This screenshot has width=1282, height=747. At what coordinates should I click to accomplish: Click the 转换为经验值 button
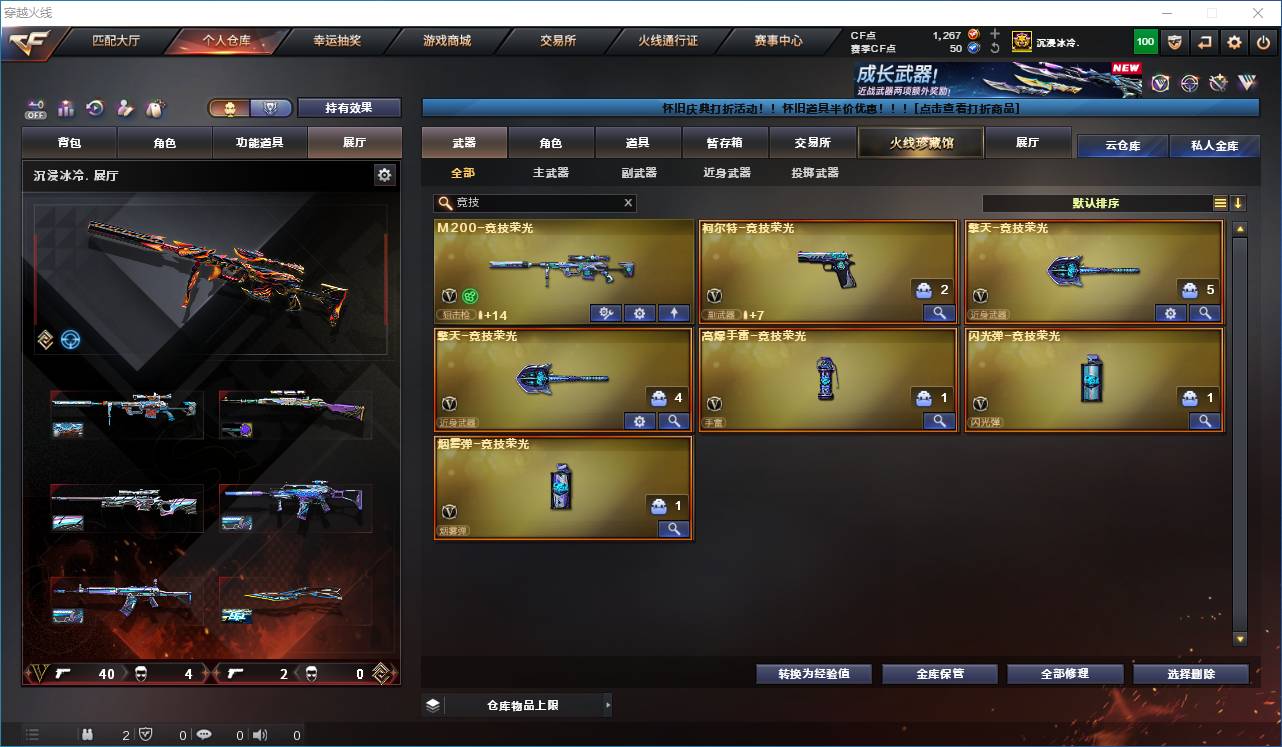pyautogui.click(x=813, y=673)
